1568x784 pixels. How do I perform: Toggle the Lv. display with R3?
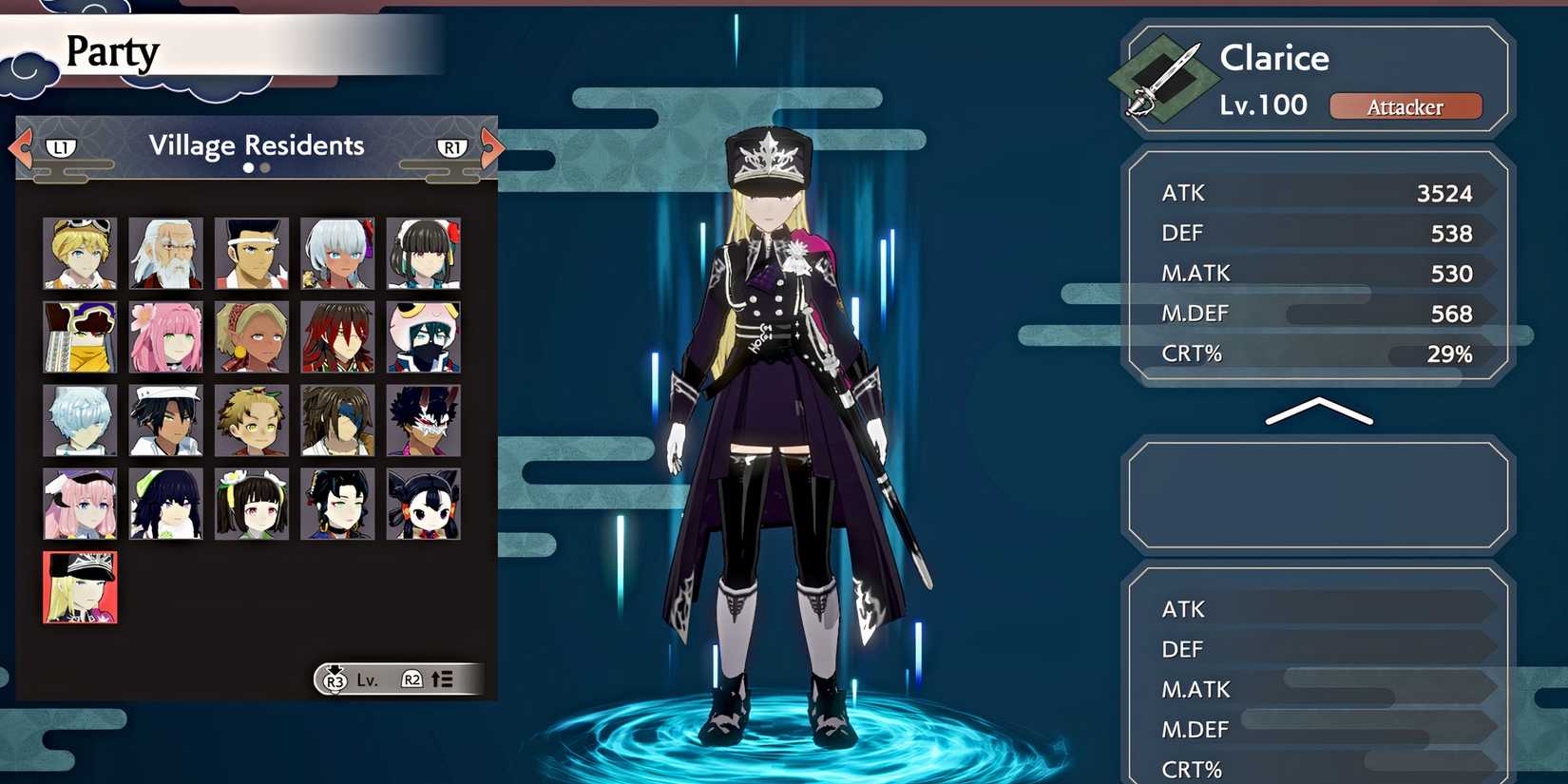click(335, 679)
